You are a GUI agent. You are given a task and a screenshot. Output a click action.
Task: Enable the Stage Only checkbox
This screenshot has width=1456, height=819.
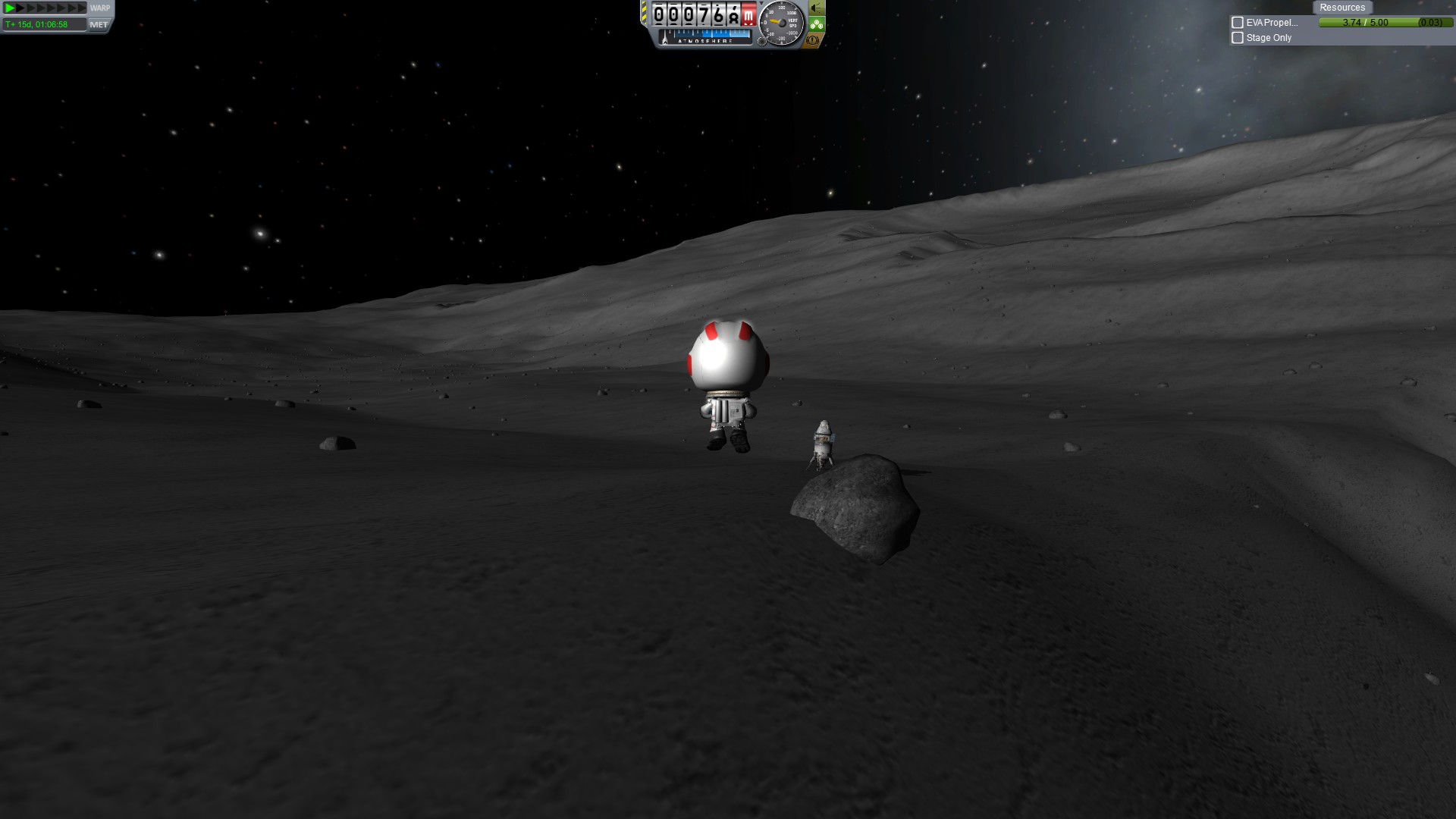click(1238, 38)
